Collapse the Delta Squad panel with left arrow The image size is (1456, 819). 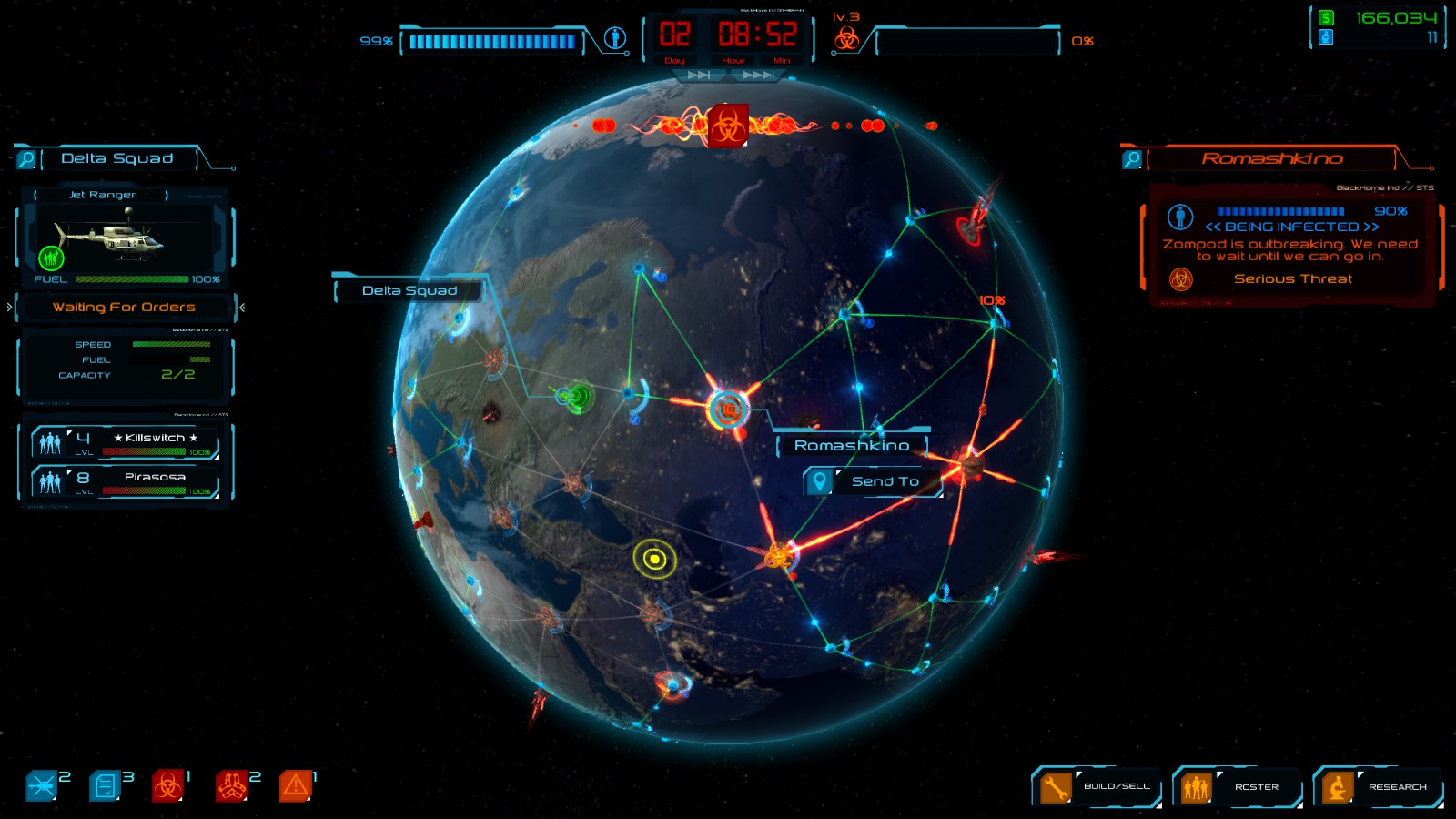click(x=8, y=307)
